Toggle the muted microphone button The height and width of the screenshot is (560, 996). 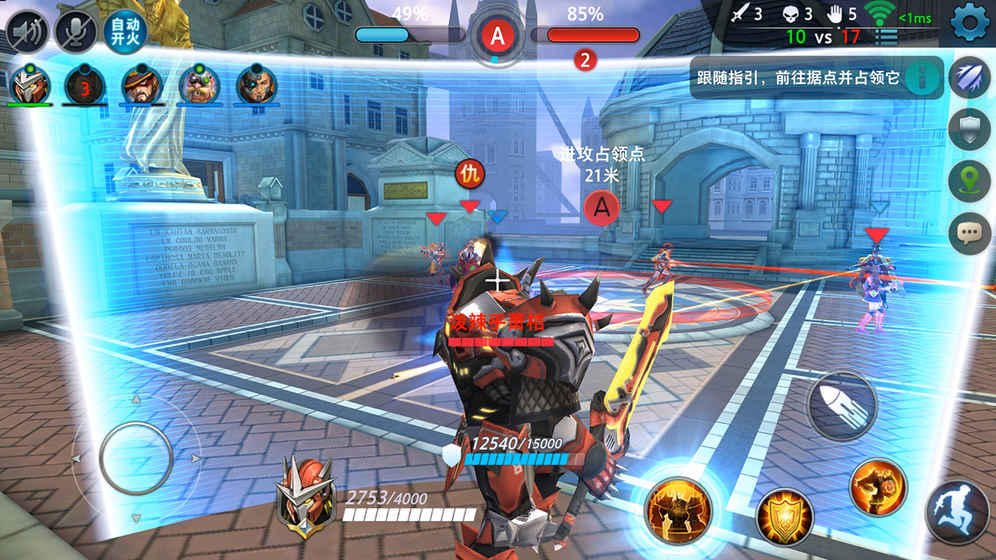coord(75,31)
